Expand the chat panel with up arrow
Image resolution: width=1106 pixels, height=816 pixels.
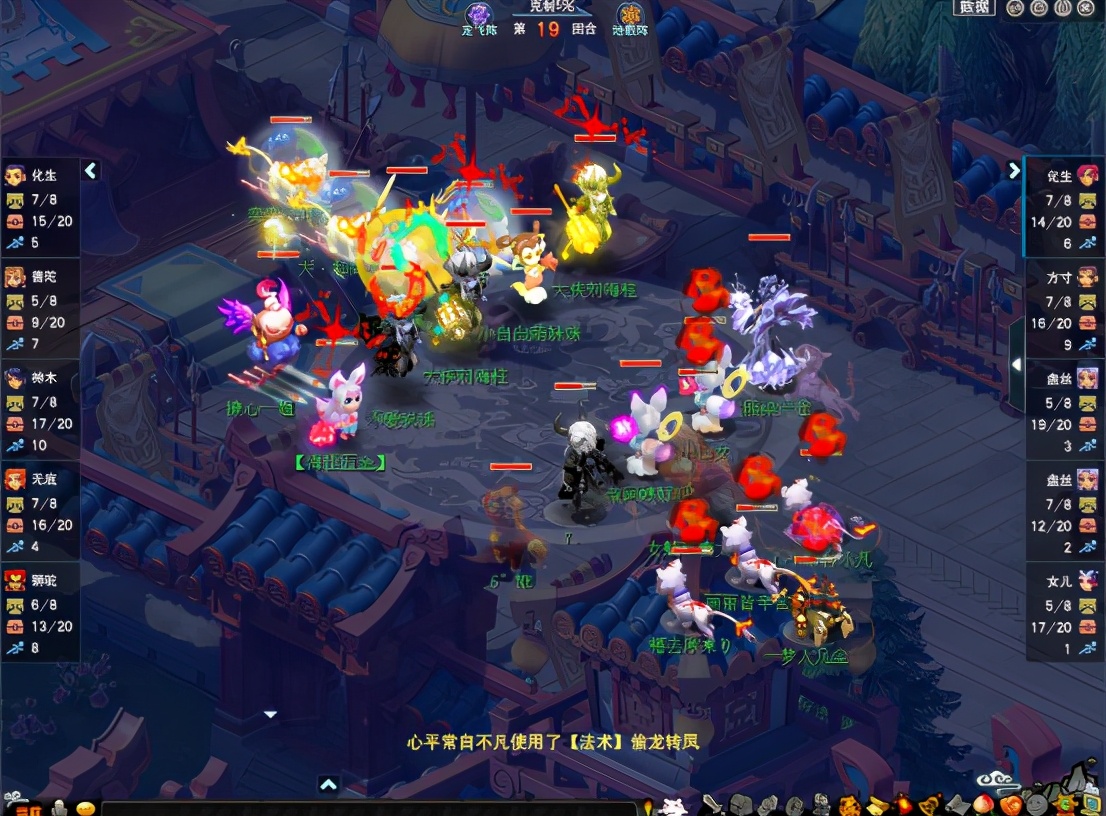click(x=329, y=785)
